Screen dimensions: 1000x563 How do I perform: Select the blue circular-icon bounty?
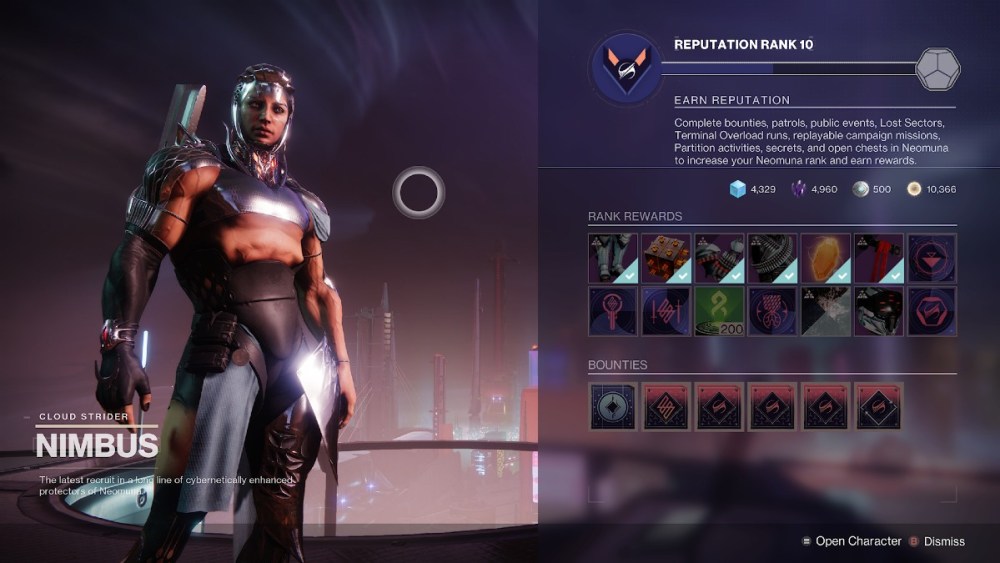(613, 406)
